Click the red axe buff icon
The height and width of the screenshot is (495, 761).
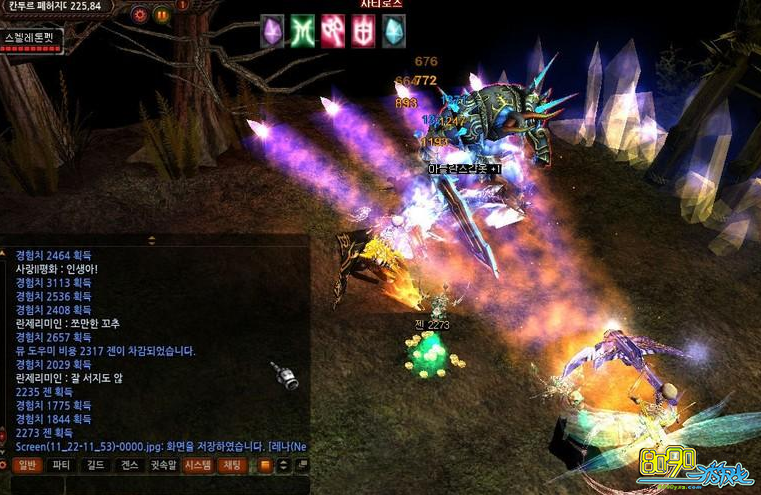pos(333,30)
